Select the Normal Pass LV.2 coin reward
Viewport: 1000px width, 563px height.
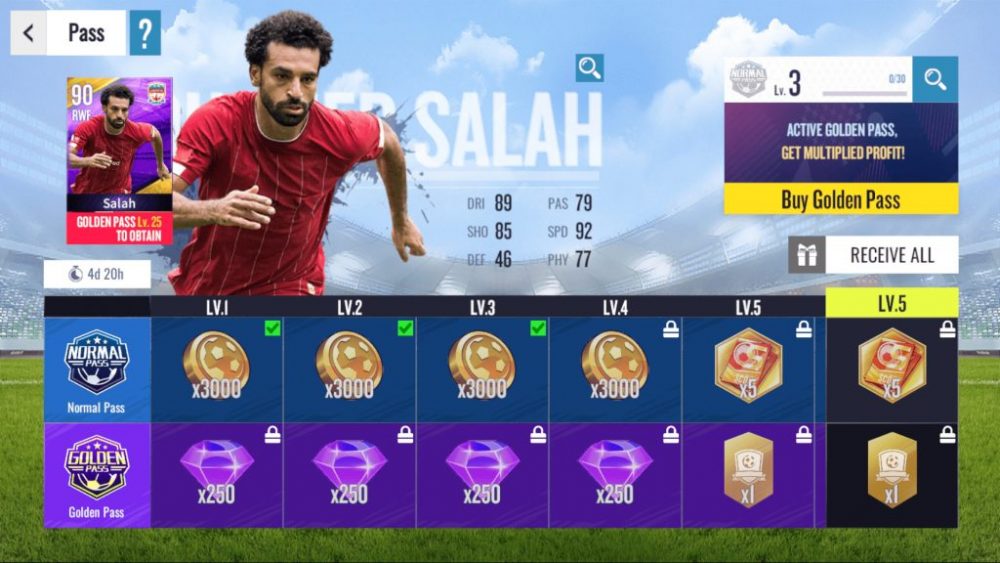[x=349, y=369]
